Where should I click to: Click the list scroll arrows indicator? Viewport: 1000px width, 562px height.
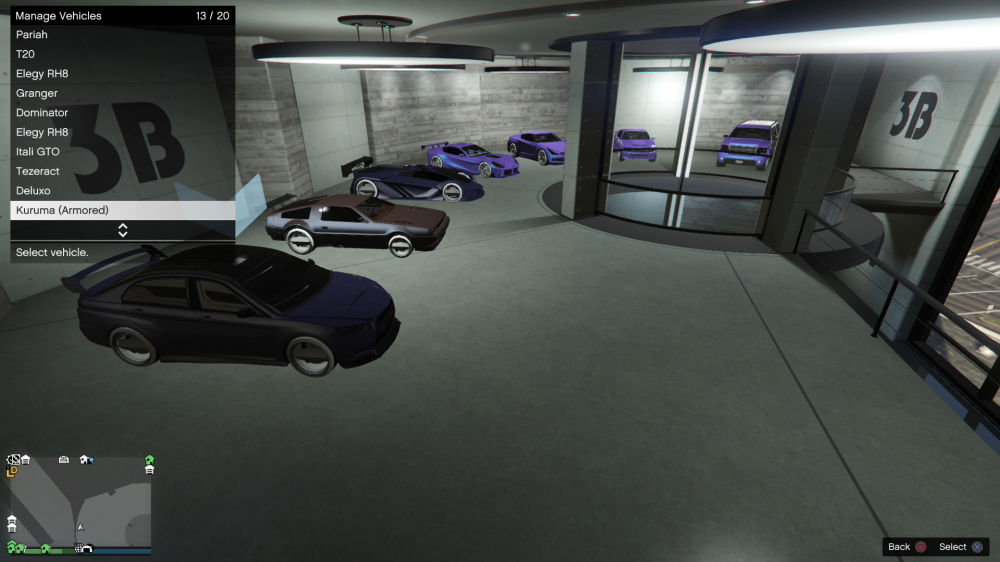coord(123,230)
